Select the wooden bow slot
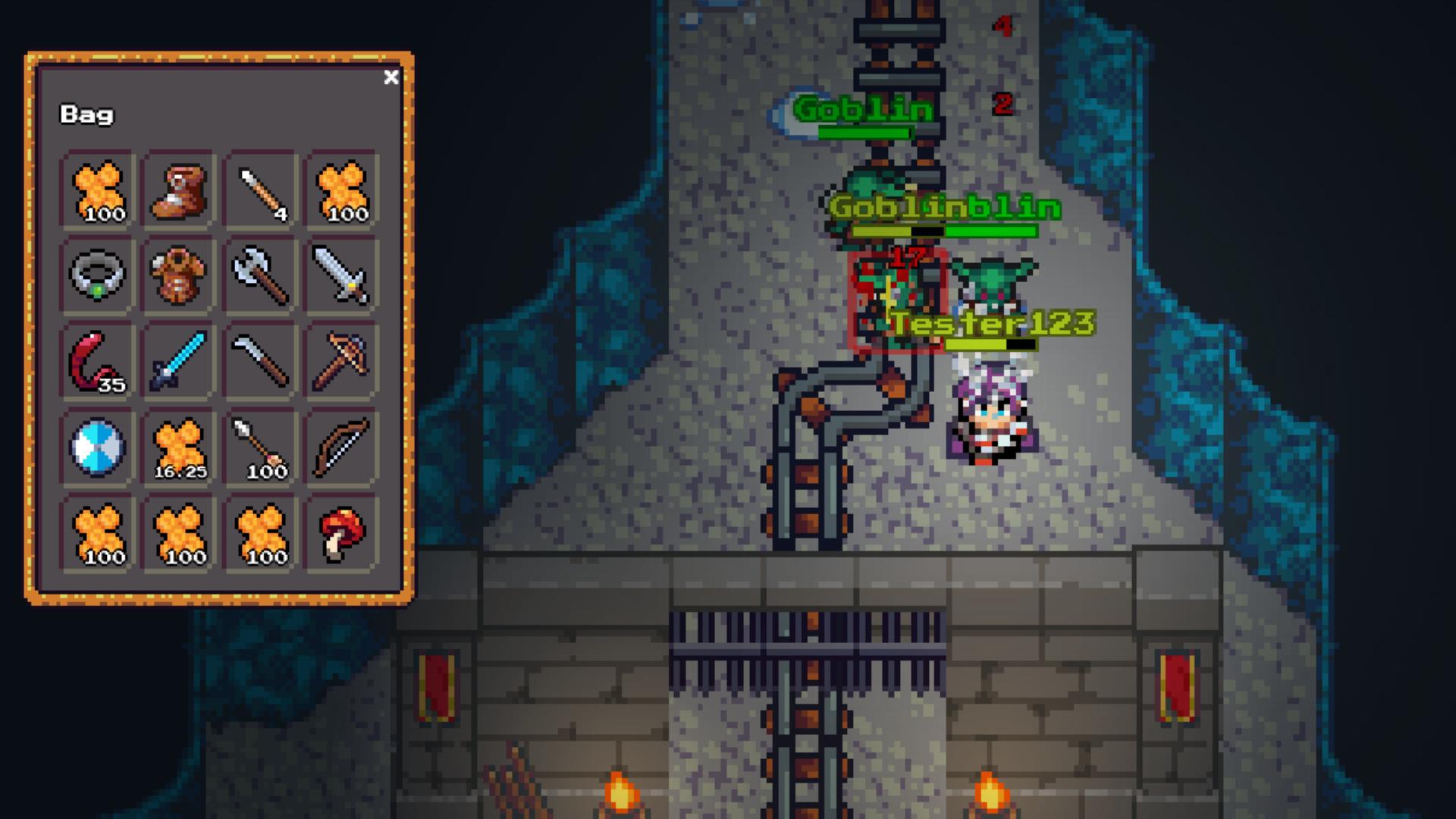1456x819 pixels. [x=341, y=447]
